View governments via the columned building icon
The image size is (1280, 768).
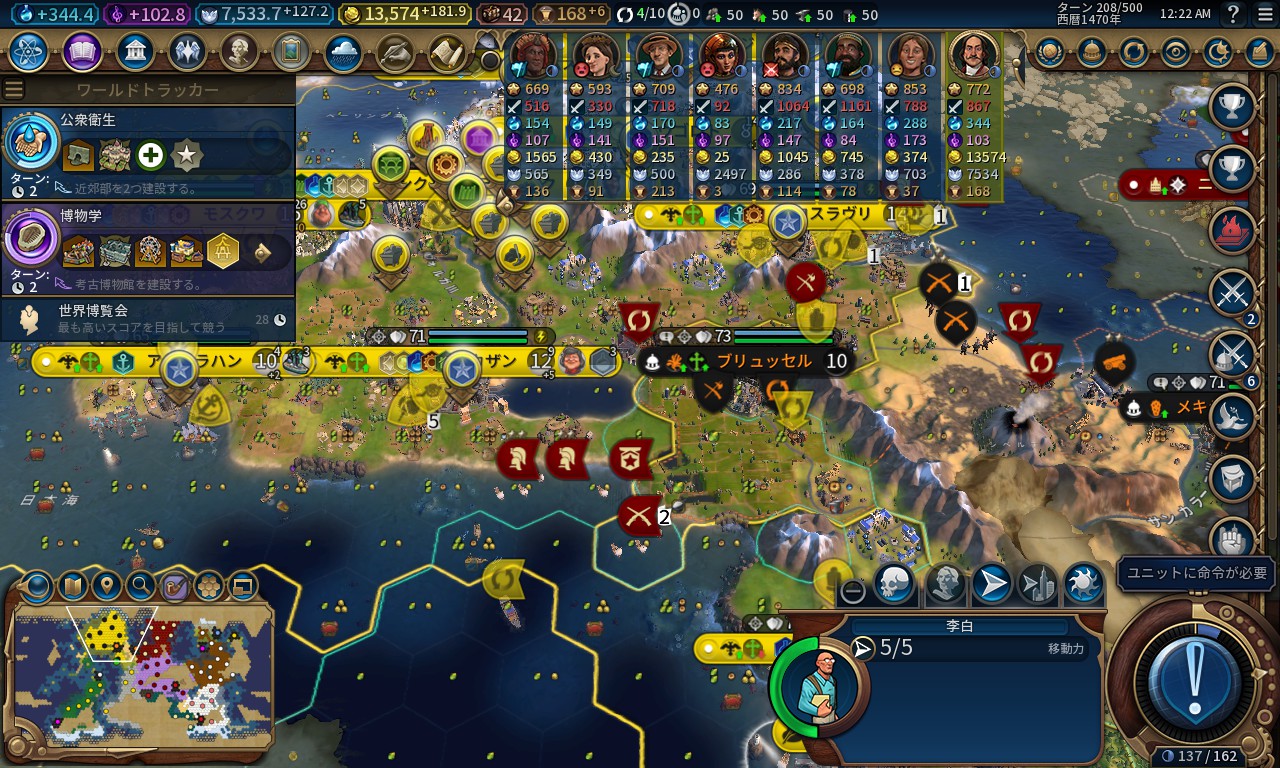[x=135, y=52]
